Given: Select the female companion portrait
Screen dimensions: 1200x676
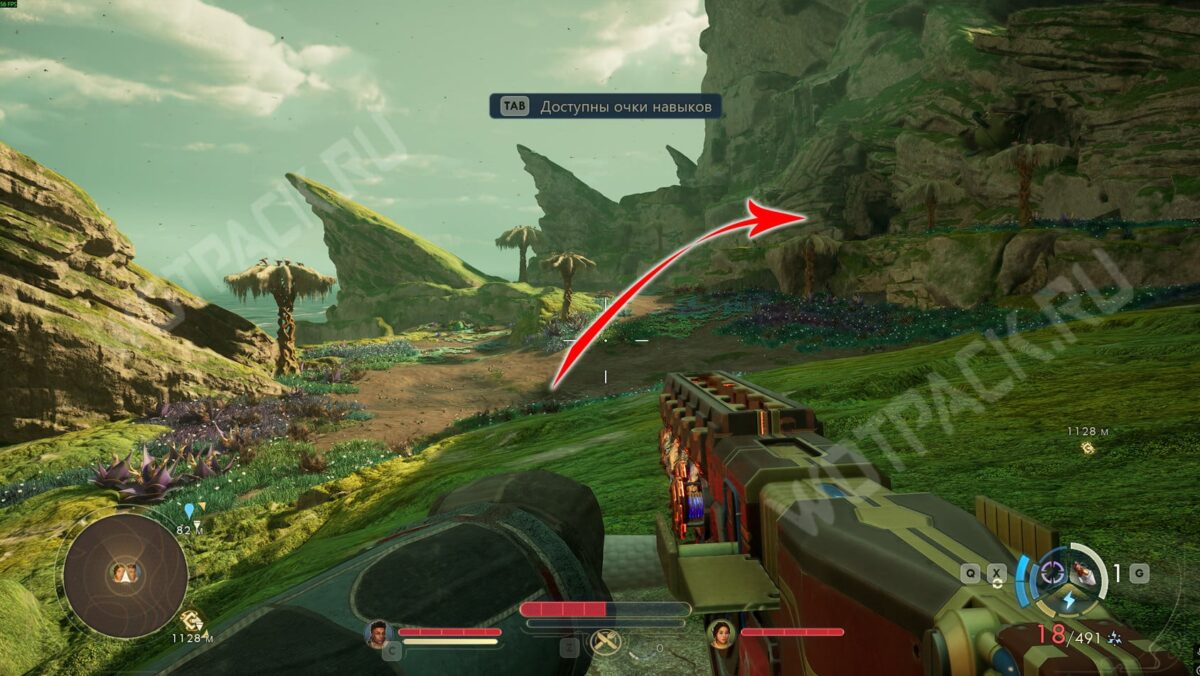Looking at the screenshot, I should click(720, 631).
